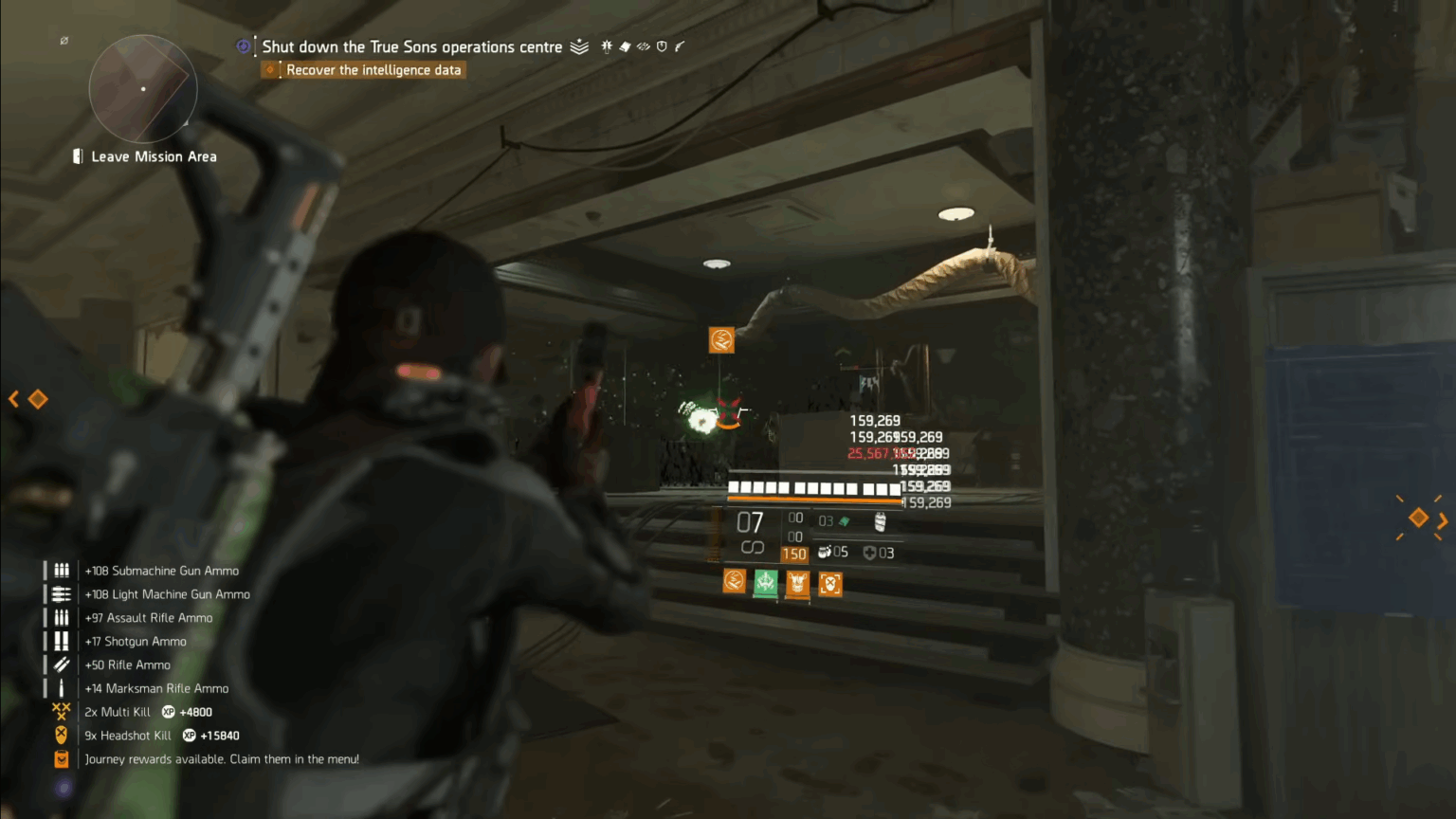Select the rank chevron reward icon

579,46
